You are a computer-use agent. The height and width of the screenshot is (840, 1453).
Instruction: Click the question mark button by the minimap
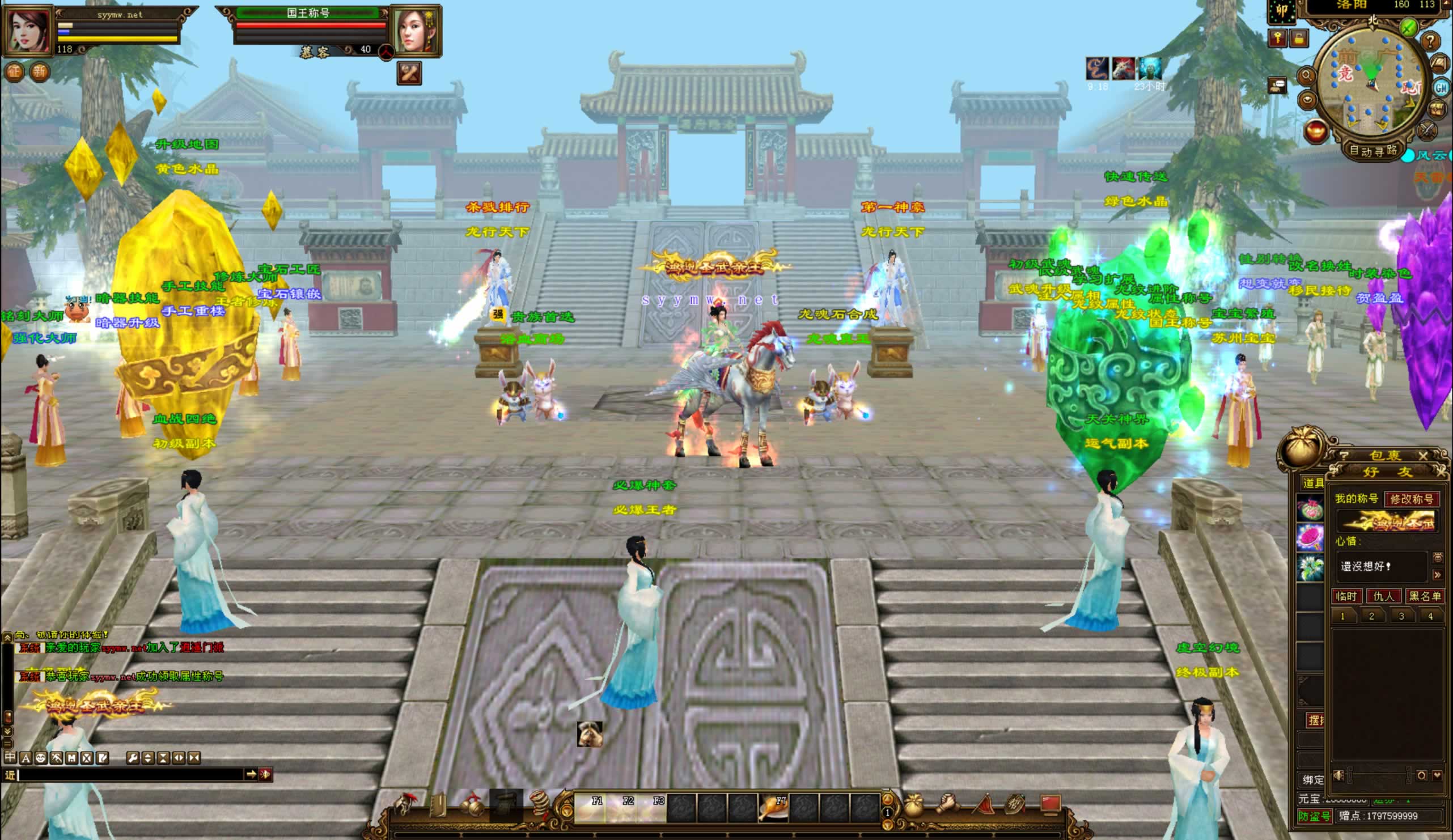pos(1430,41)
